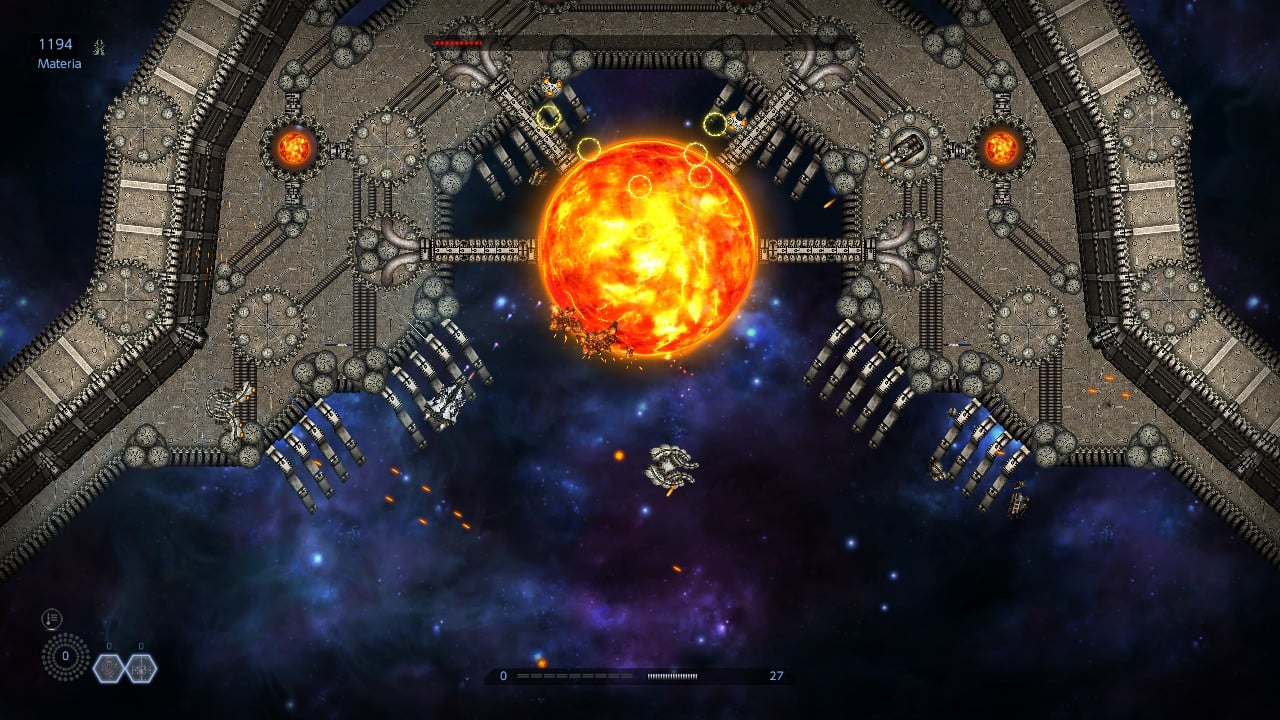
Task: Select the right hexagon ability slot
Action: tap(141, 668)
